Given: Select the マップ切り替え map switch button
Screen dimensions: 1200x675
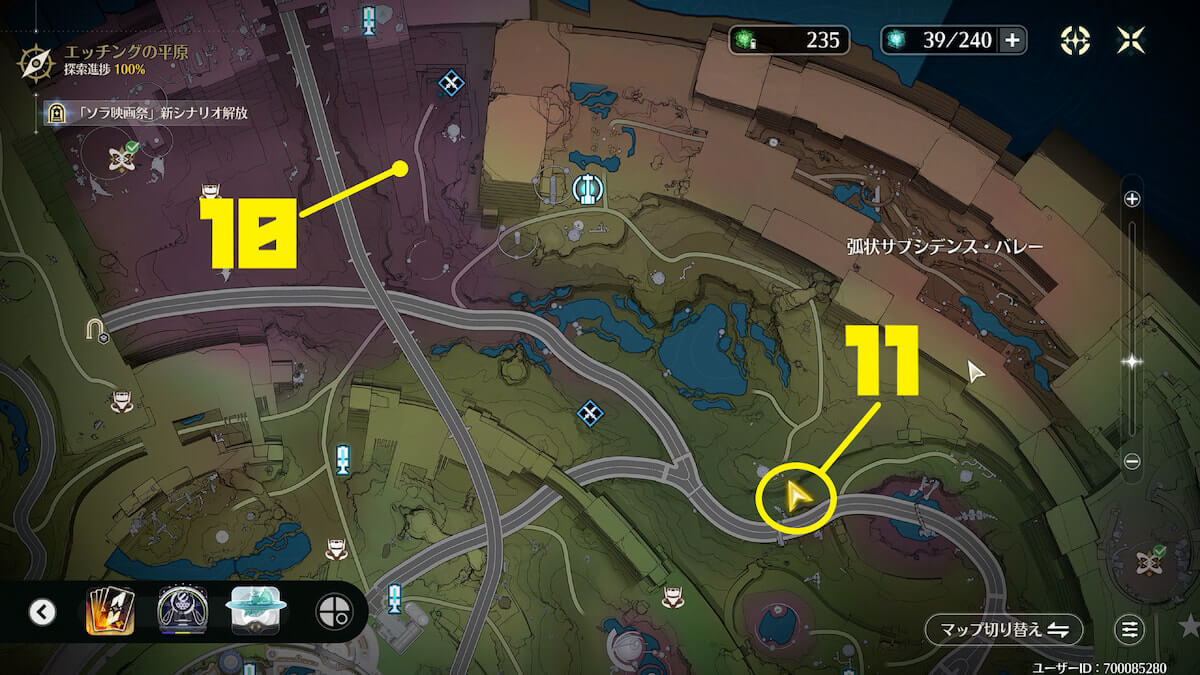Looking at the screenshot, I should click(x=1003, y=630).
